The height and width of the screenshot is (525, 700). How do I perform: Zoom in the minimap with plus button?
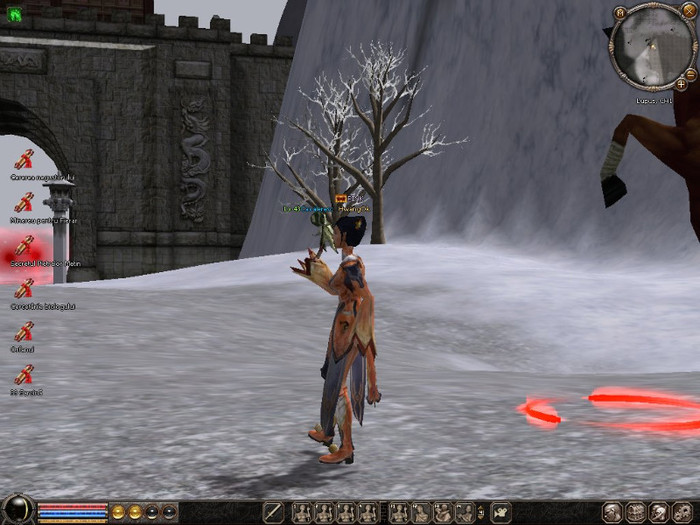(680, 86)
